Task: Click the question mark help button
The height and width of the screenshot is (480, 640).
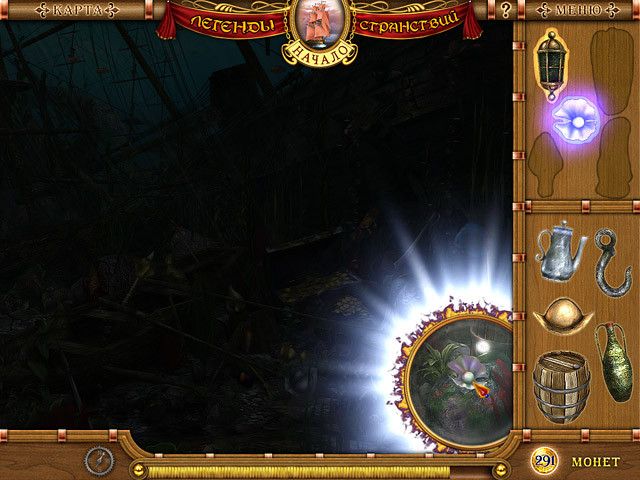Action: click(x=507, y=12)
